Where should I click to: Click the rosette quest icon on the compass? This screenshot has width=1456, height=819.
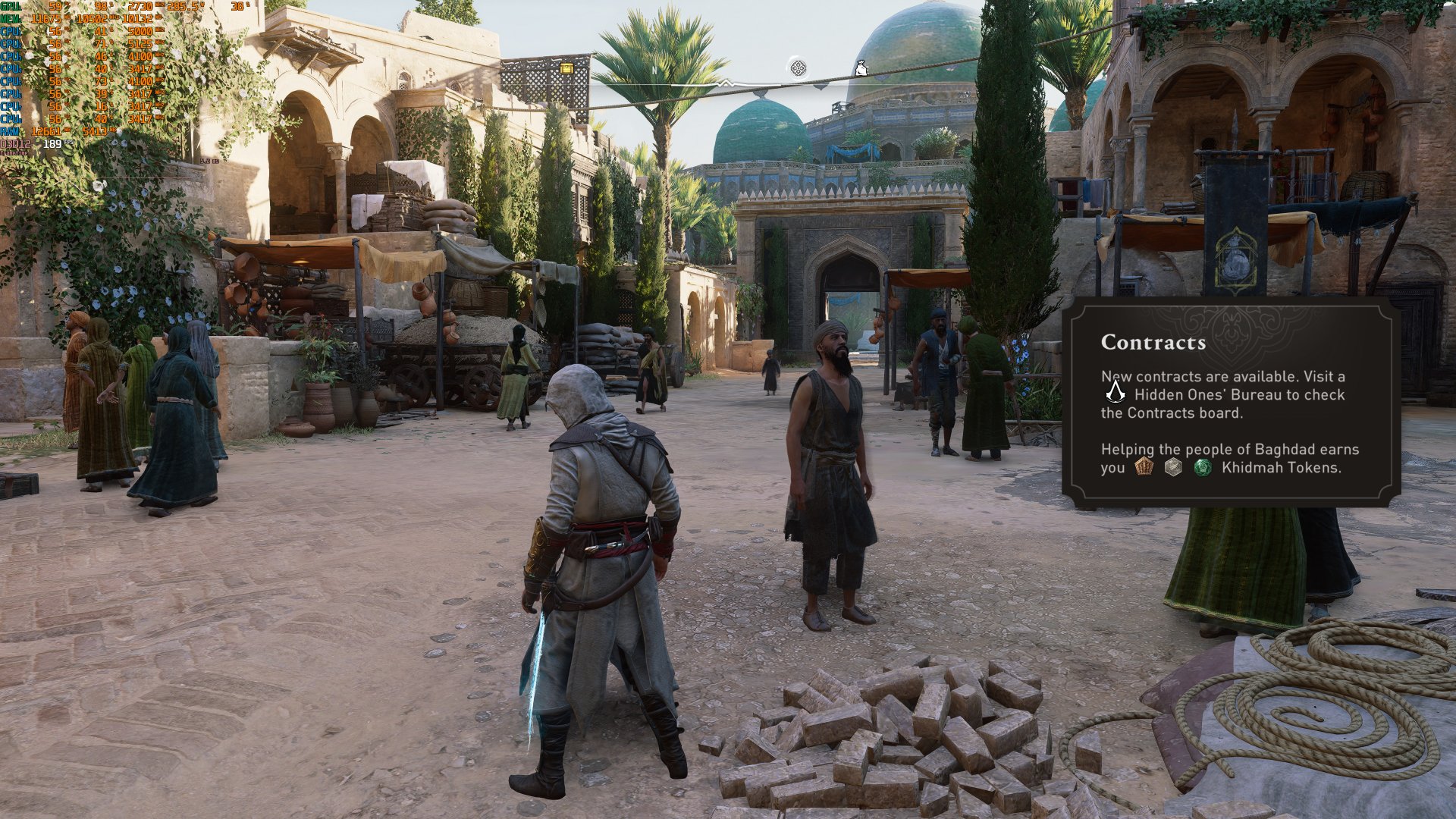click(797, 67)
